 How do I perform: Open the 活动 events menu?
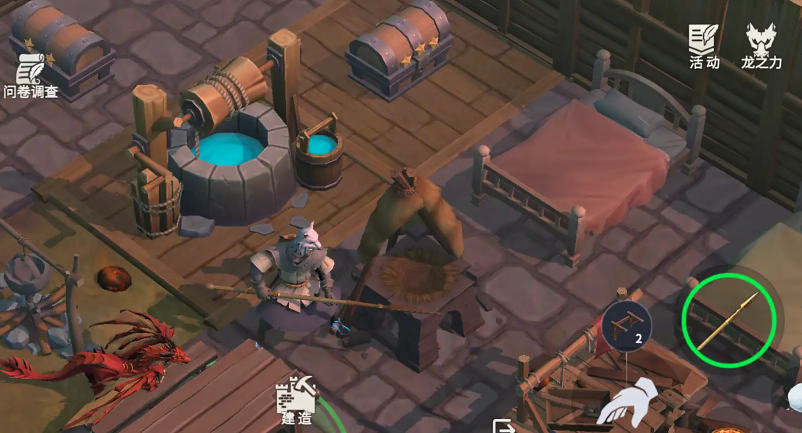point(704,46)
